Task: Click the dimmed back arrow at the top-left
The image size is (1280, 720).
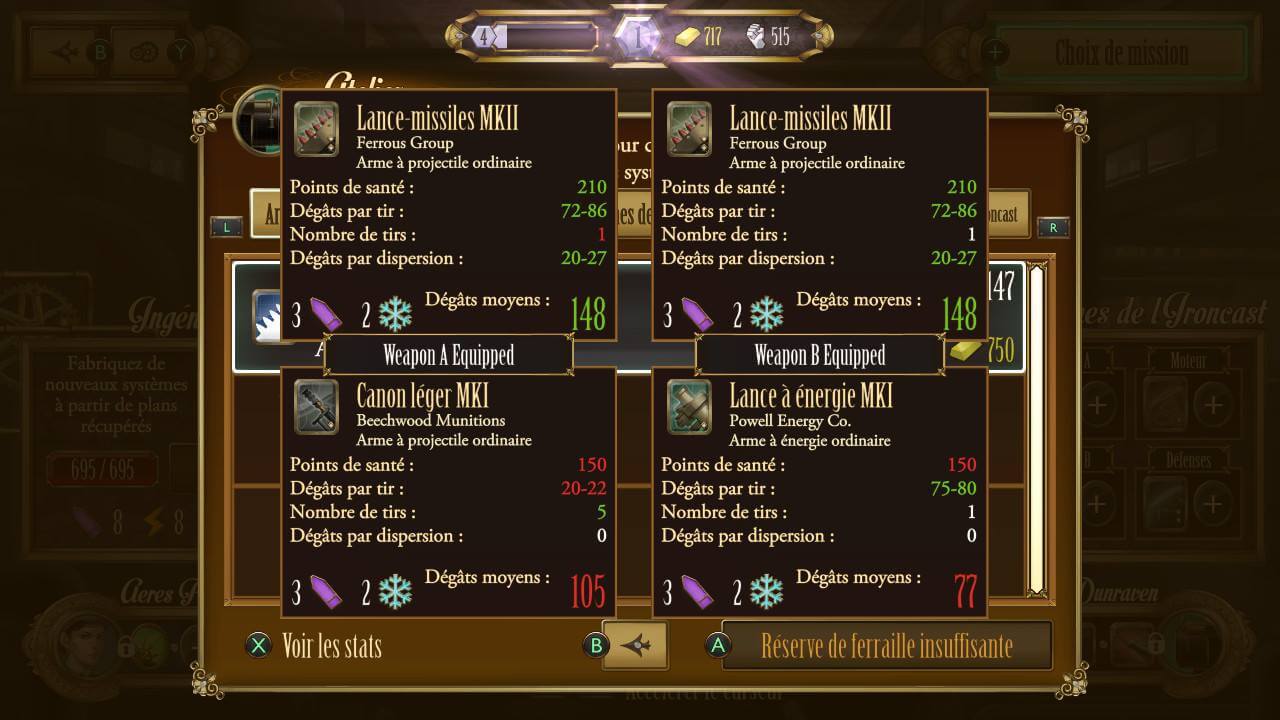Action: point(66,52)
